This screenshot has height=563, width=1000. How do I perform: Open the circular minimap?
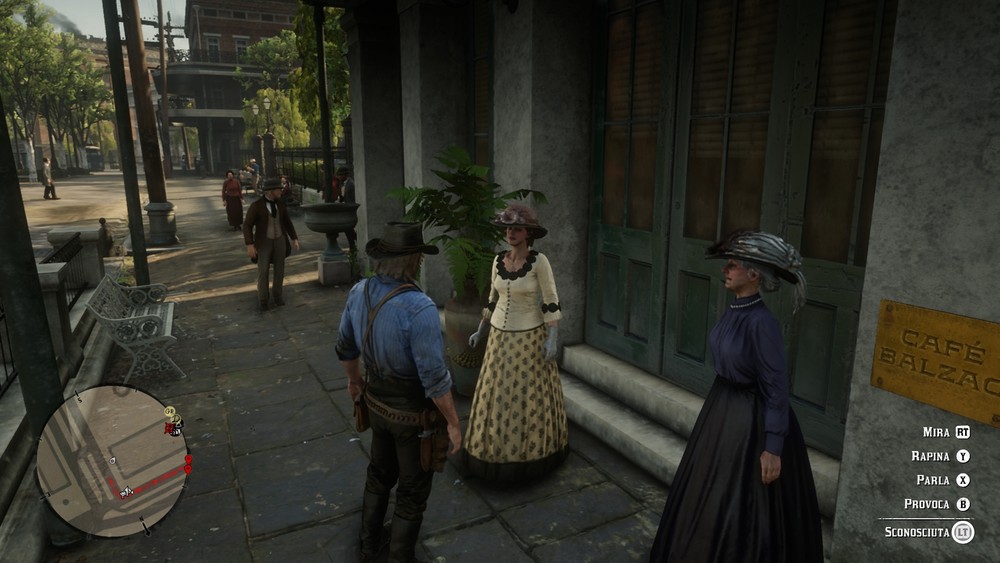112,461
